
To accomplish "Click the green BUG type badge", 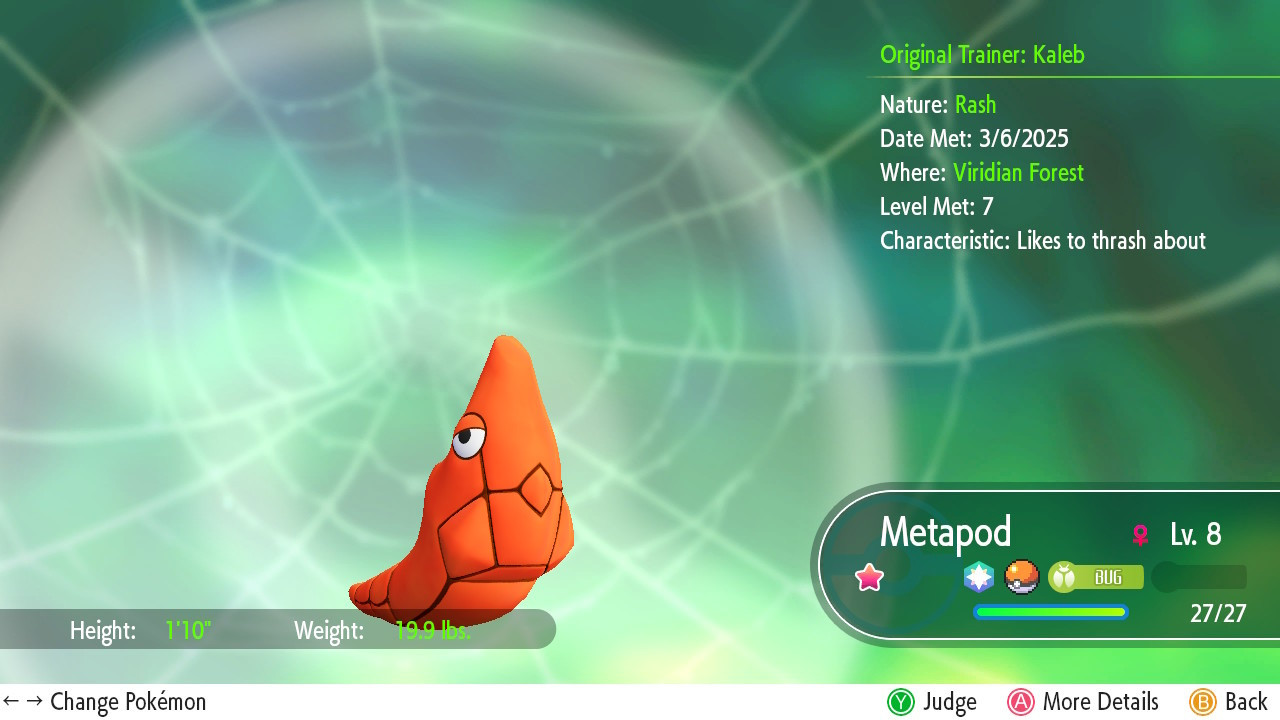I will click(x=1096, y=577).
